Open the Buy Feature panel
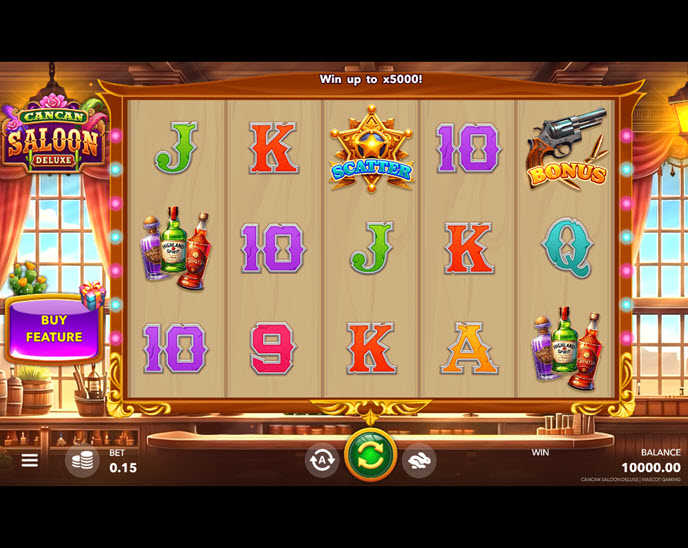This screenshot has height=548, width=688. 54,329
